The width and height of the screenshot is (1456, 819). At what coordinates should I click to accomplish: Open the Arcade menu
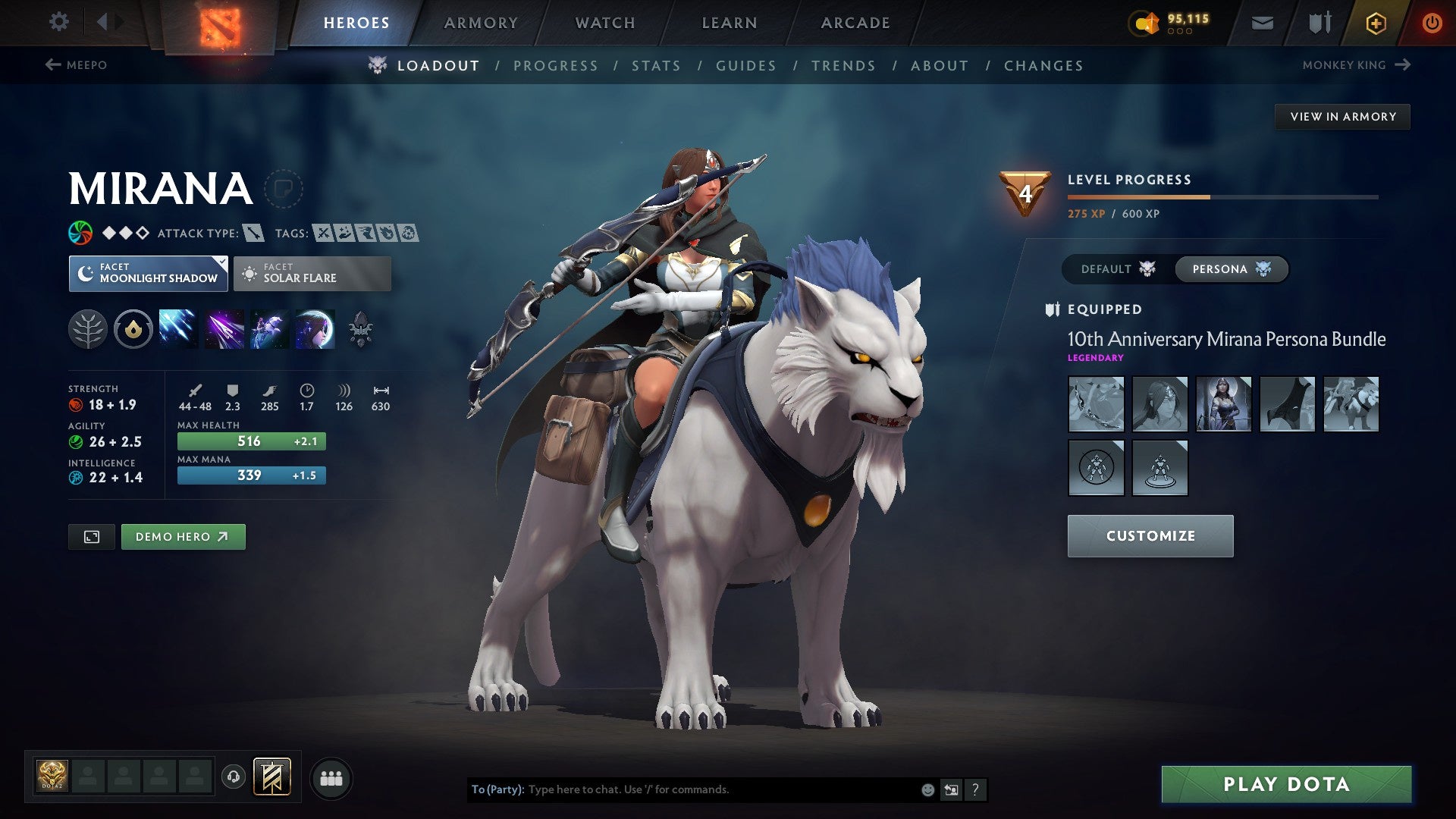(855, 23)
